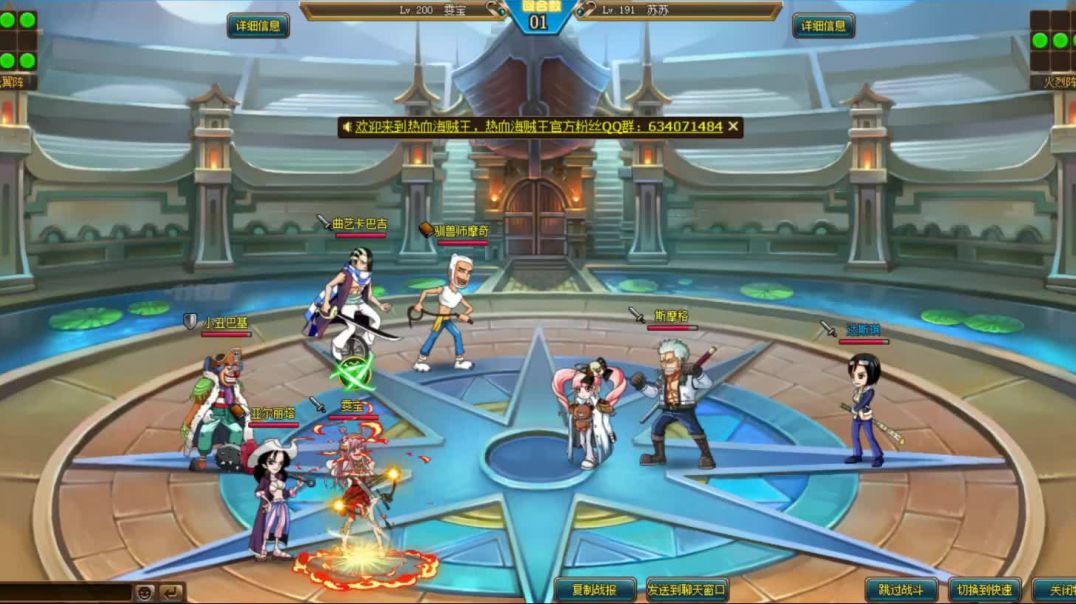Open the chat emoji face picker
The image size is (1076, 604).
pos(145,592)
